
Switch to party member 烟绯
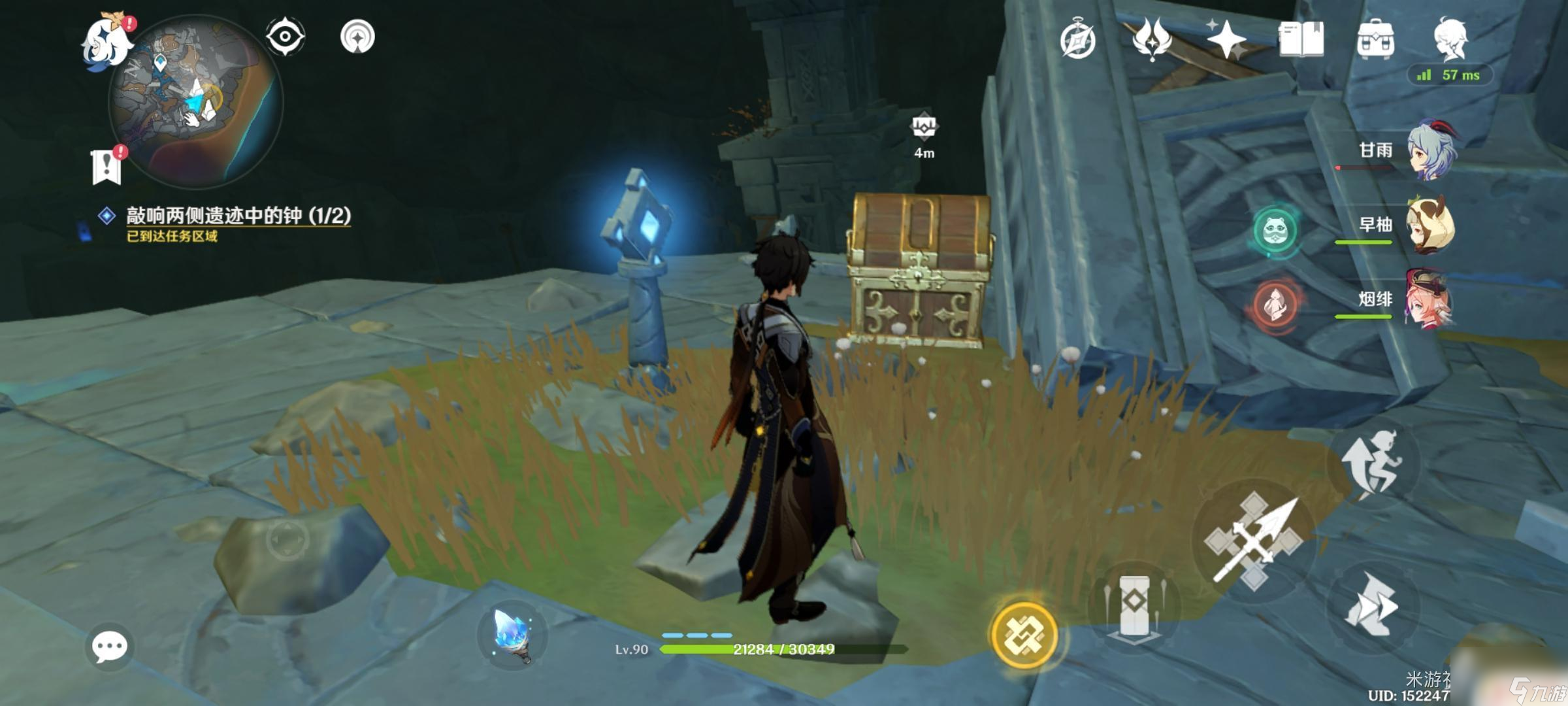pos(1431,299)
